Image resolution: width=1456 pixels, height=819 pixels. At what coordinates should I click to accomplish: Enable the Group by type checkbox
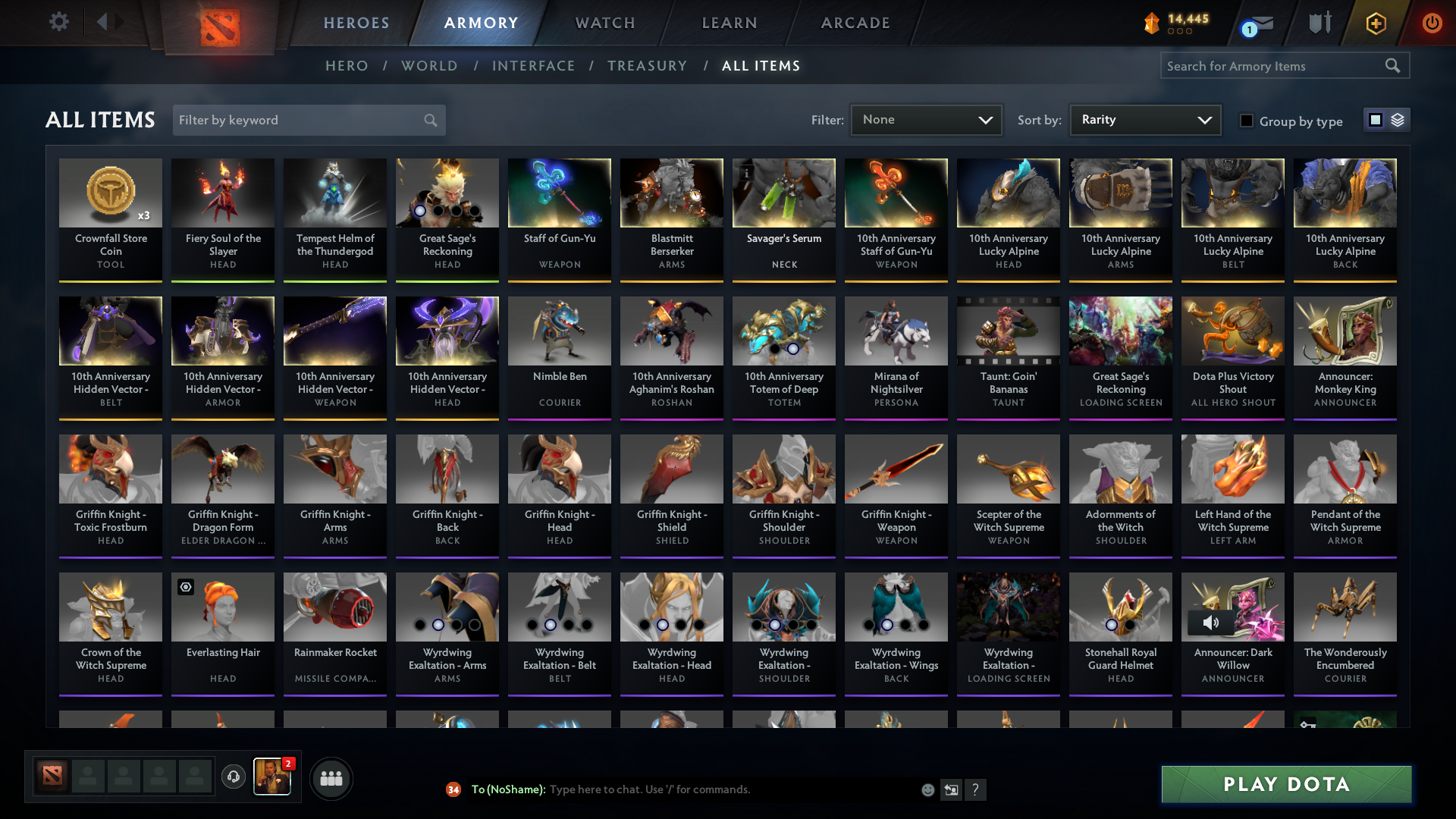pyautogui.click(x=1247, y=121)
